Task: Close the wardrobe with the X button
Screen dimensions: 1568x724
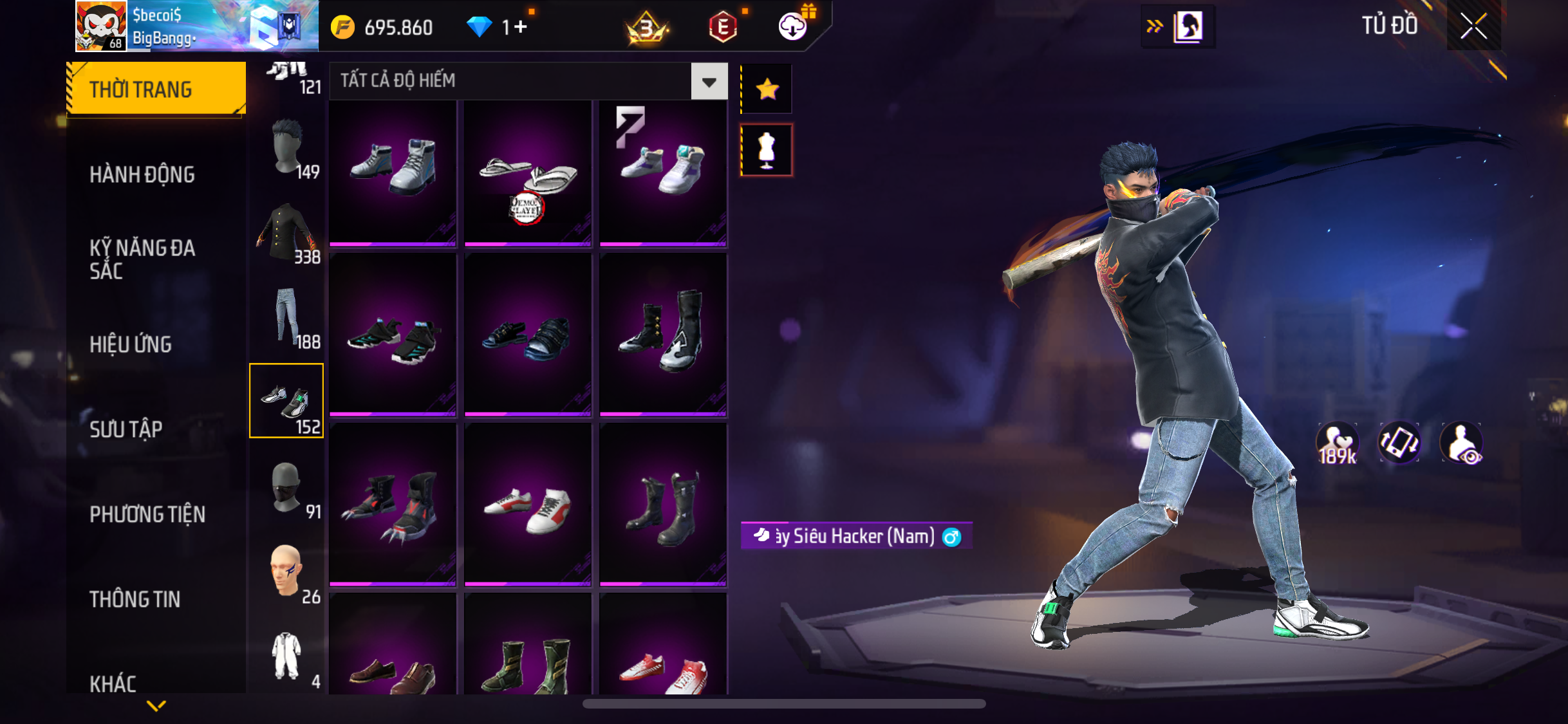Action: (x=1473, y=26)
